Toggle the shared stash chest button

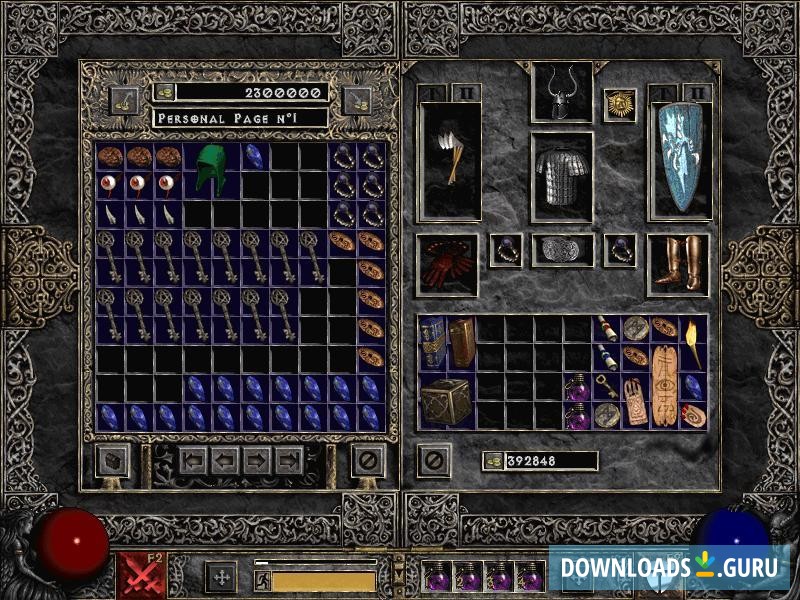coord(111,461)
